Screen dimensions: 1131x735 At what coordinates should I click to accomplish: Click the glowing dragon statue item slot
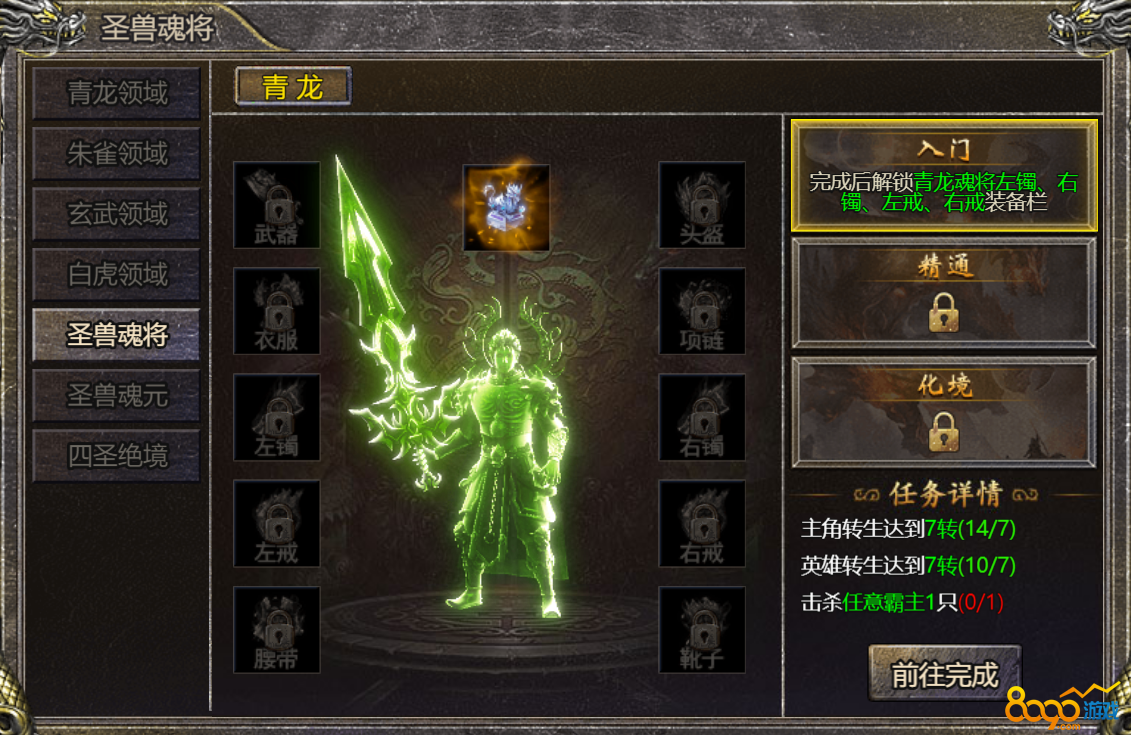pyautogui.click(x=506, y=208)
